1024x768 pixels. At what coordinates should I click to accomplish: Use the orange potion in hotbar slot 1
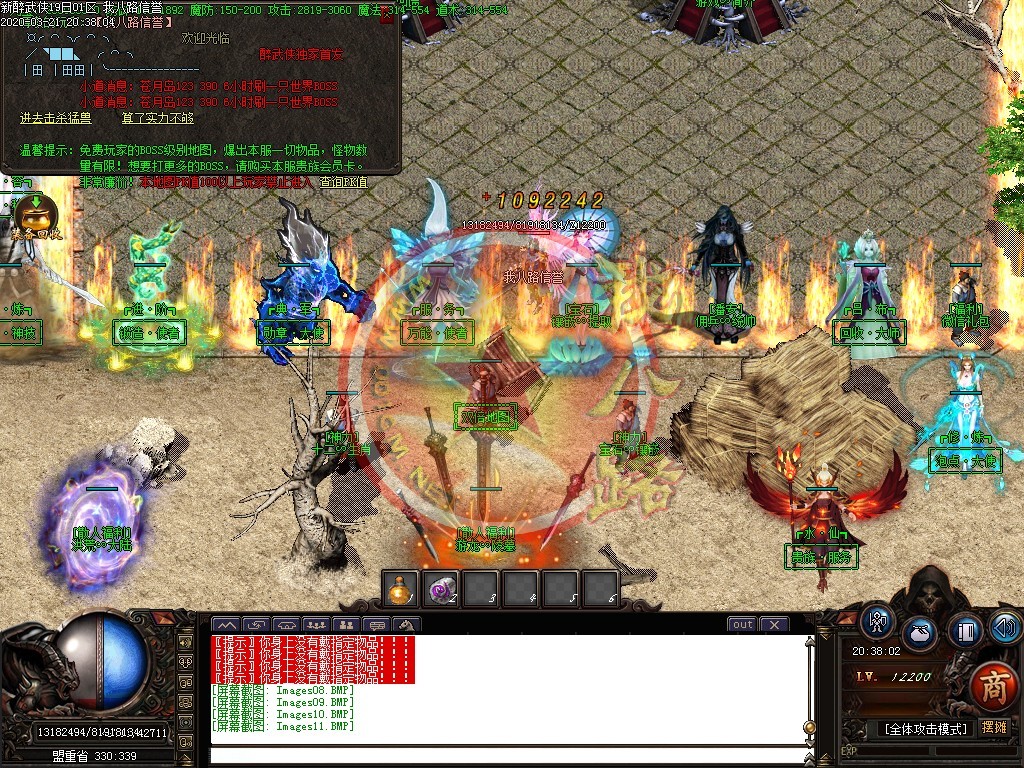pos(401,589)
